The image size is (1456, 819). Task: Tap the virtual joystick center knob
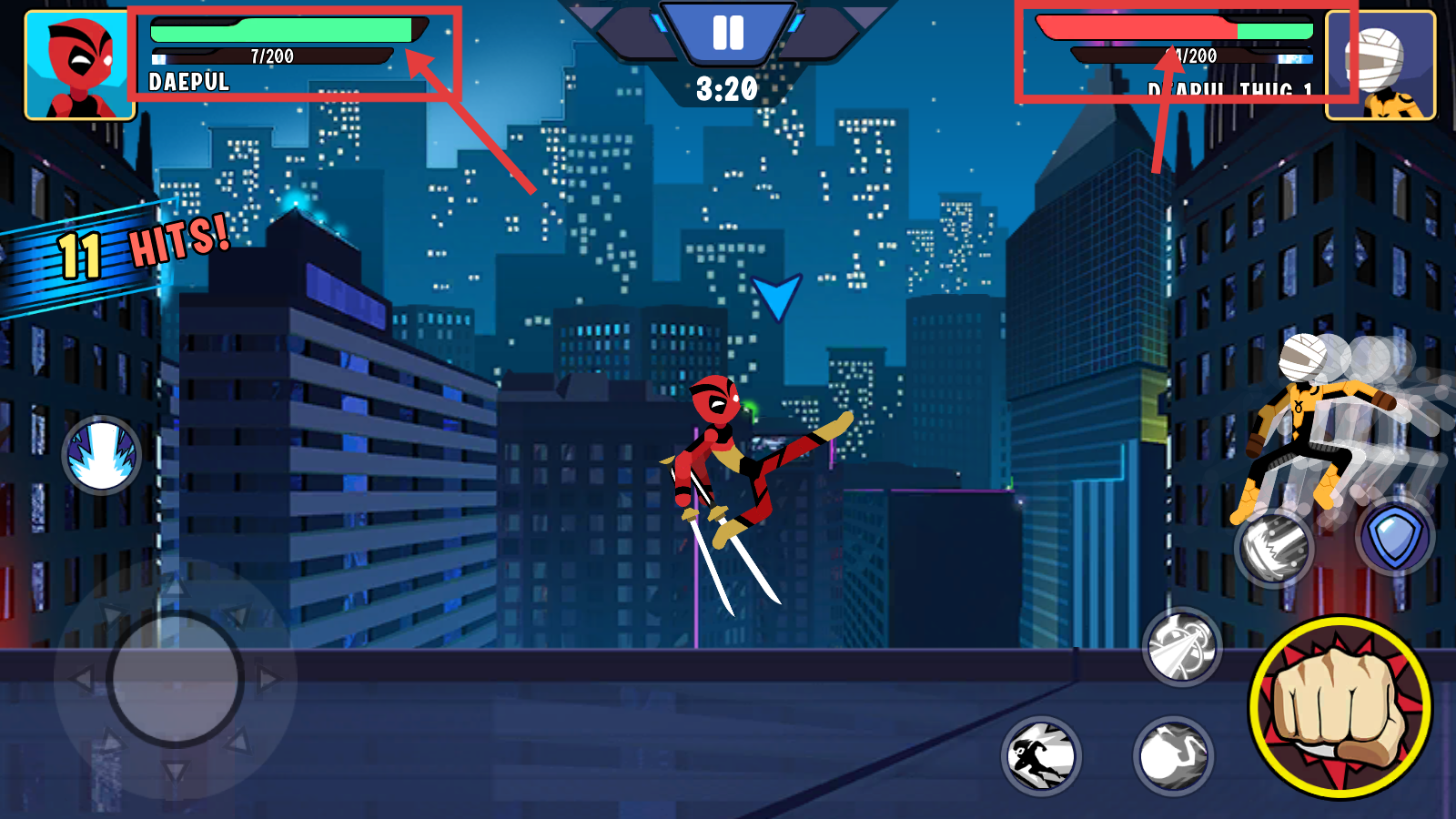175,679
